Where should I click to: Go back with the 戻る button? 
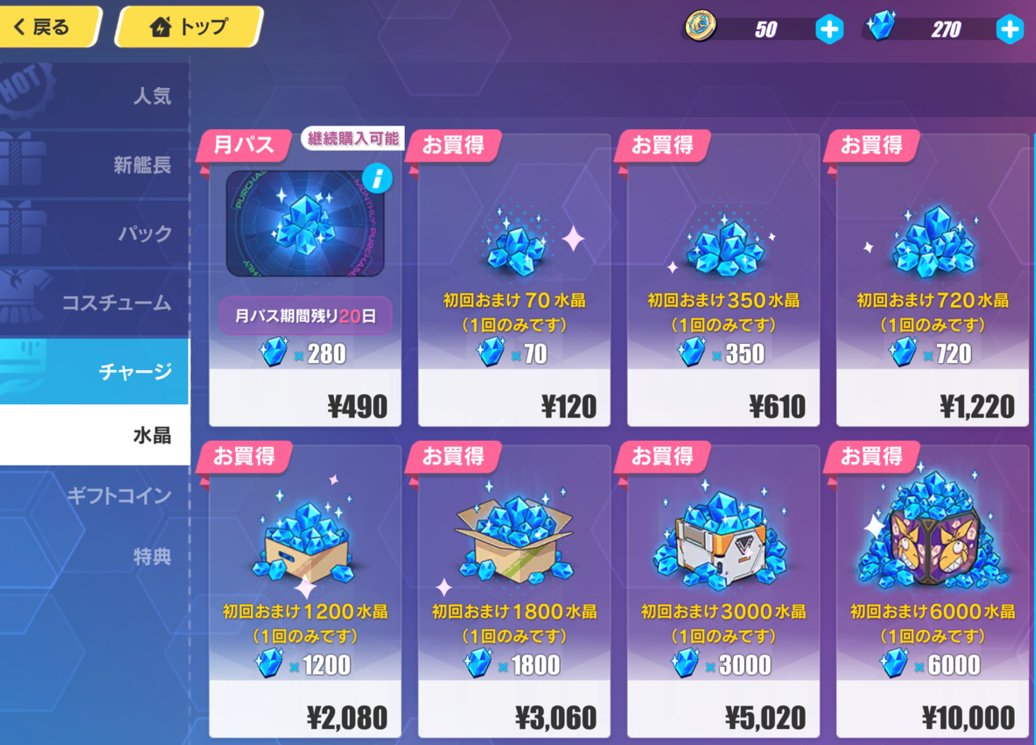48,27
